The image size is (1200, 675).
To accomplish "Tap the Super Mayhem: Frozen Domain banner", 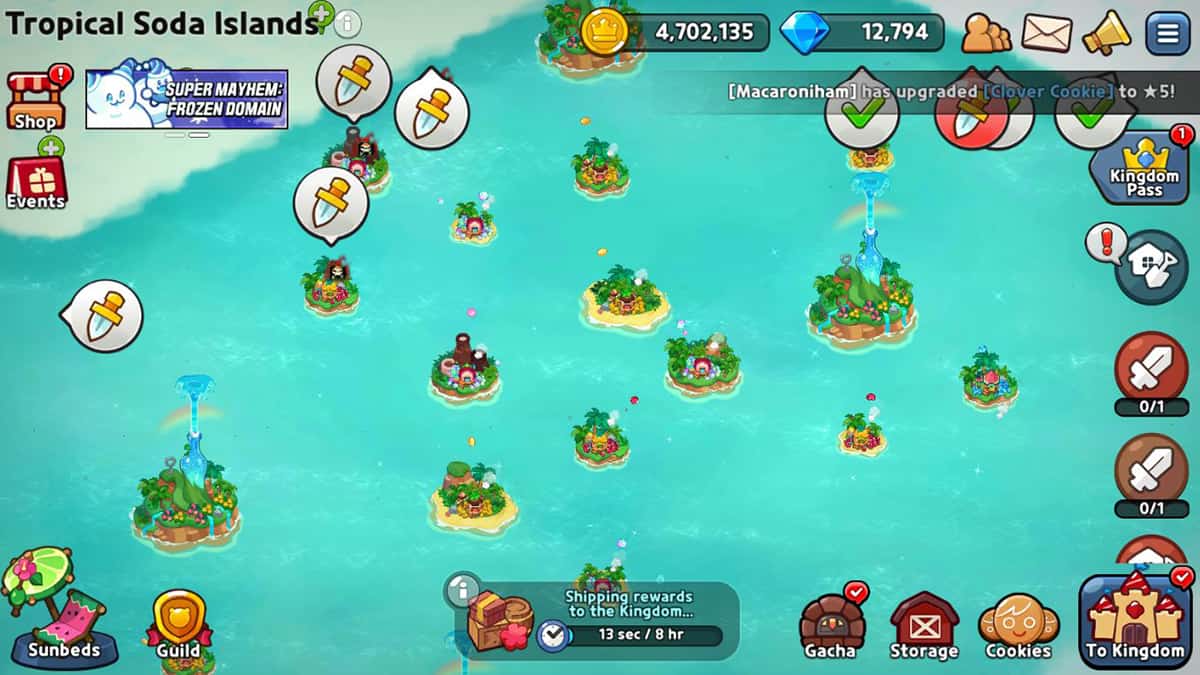I will (187, 99).
